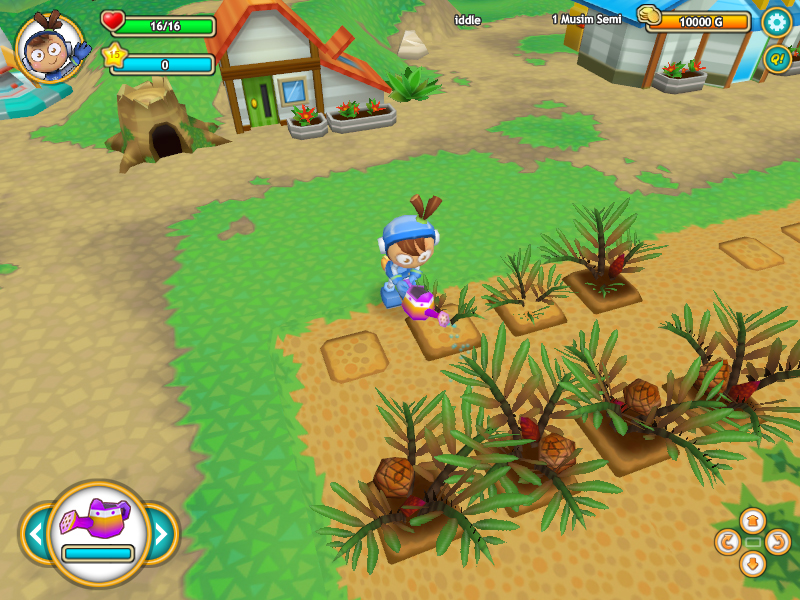The image size is (800, 600).
Task: Open the Q! quest button
Action: [776, 59]
